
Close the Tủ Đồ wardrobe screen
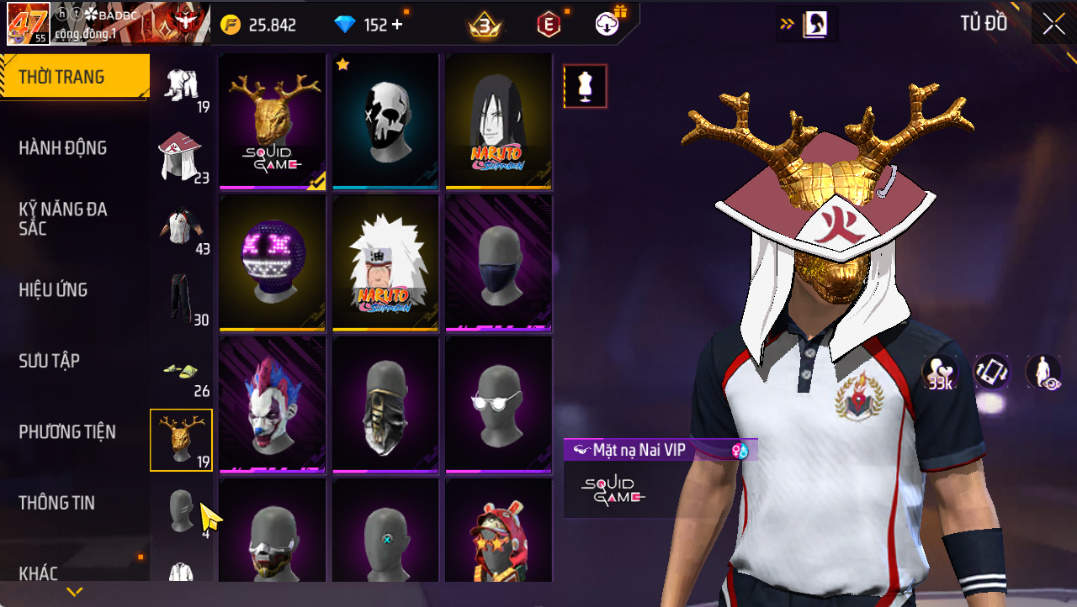click(1053, 24)
